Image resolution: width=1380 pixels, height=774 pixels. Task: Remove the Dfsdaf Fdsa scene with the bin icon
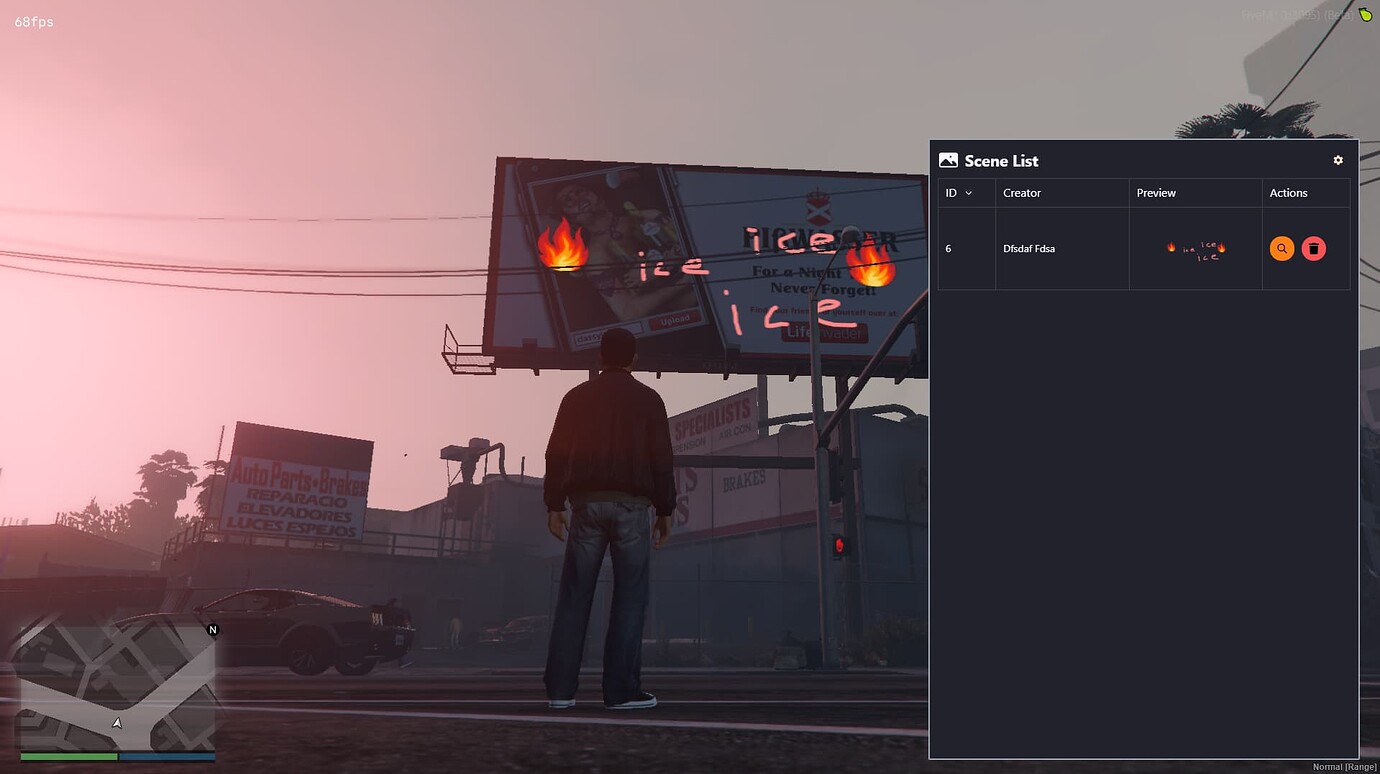[1314, 248]
